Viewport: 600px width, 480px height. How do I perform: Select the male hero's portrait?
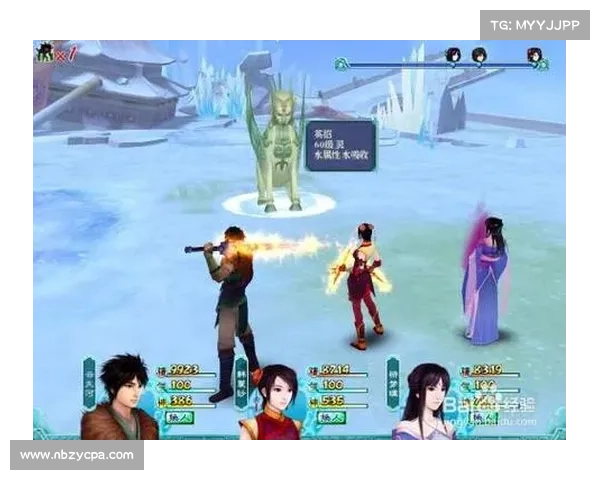click(x=118, y=397)
